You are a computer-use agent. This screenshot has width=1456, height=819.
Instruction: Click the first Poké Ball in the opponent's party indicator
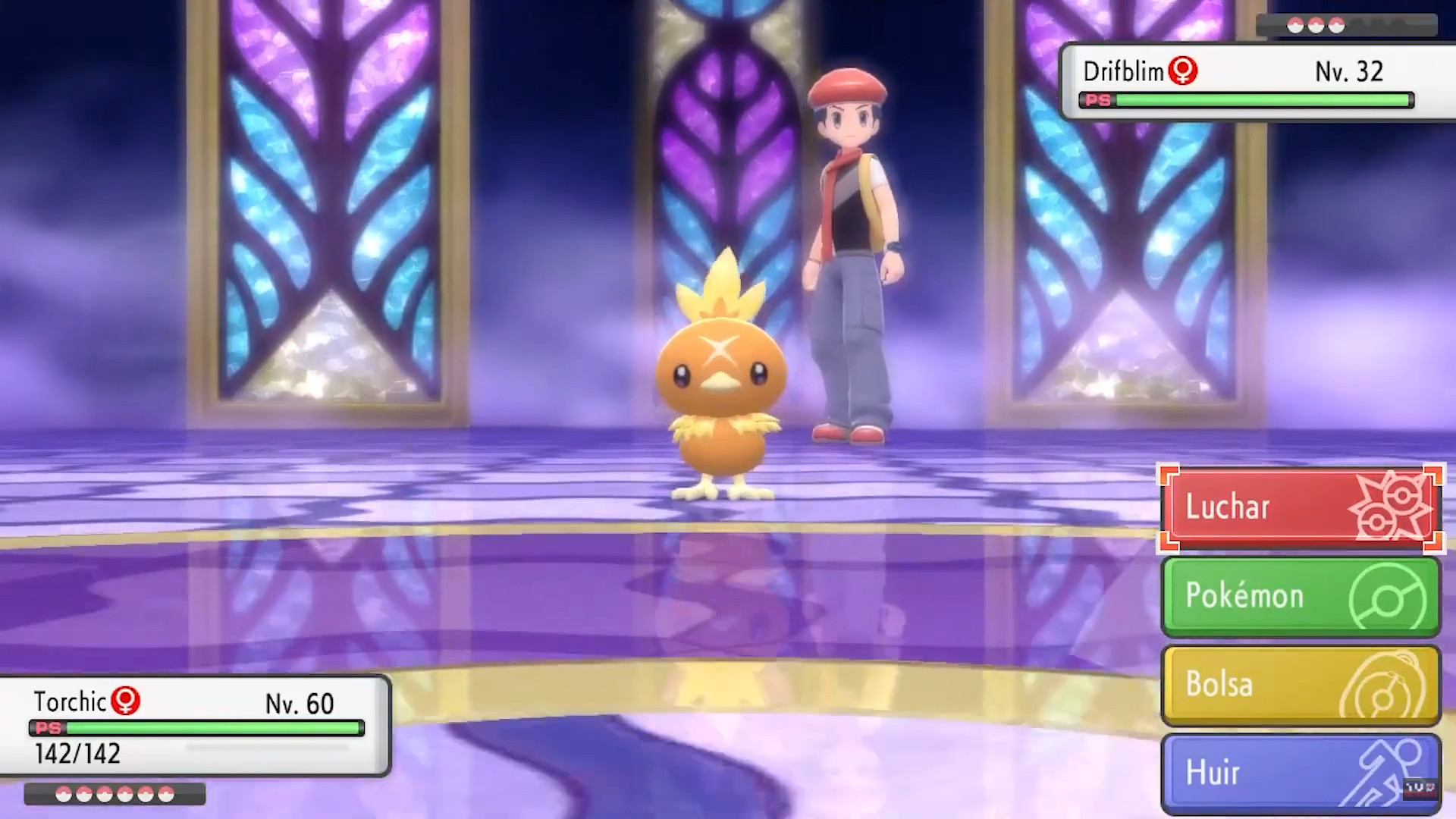[x=1297, y=24]
